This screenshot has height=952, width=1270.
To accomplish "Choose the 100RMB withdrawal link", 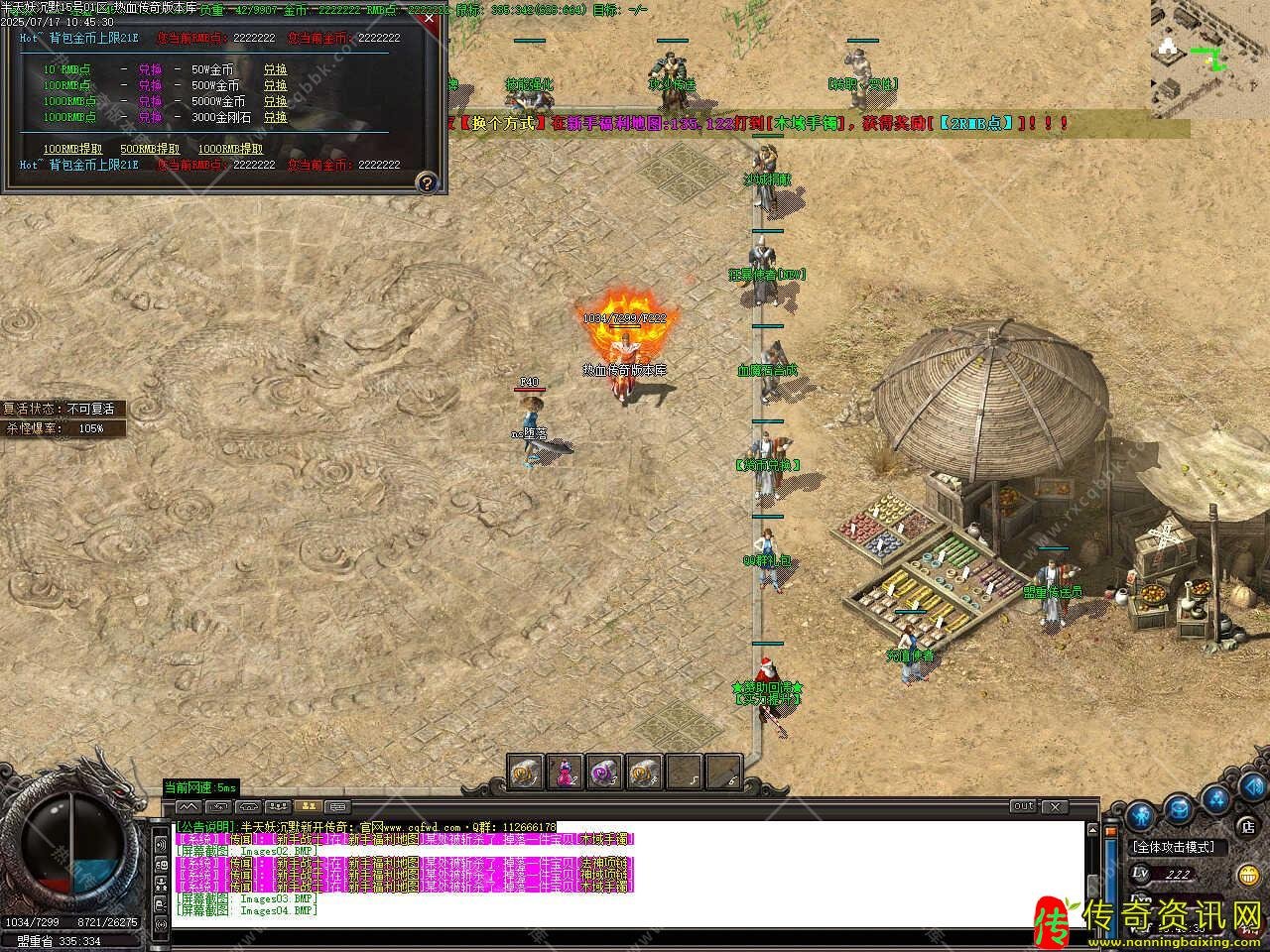I will [x=72, y=149].
